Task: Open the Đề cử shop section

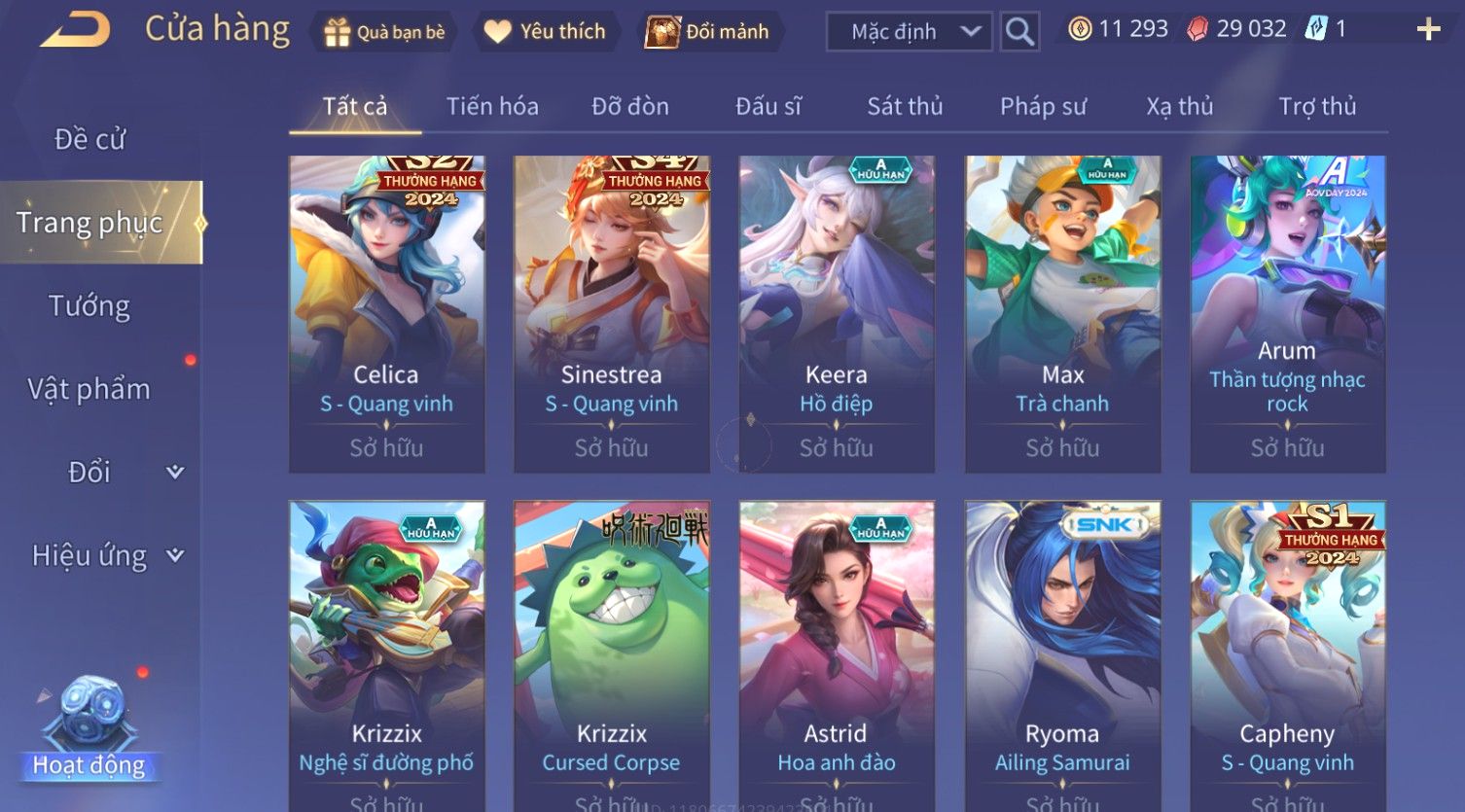Action: 89,140
